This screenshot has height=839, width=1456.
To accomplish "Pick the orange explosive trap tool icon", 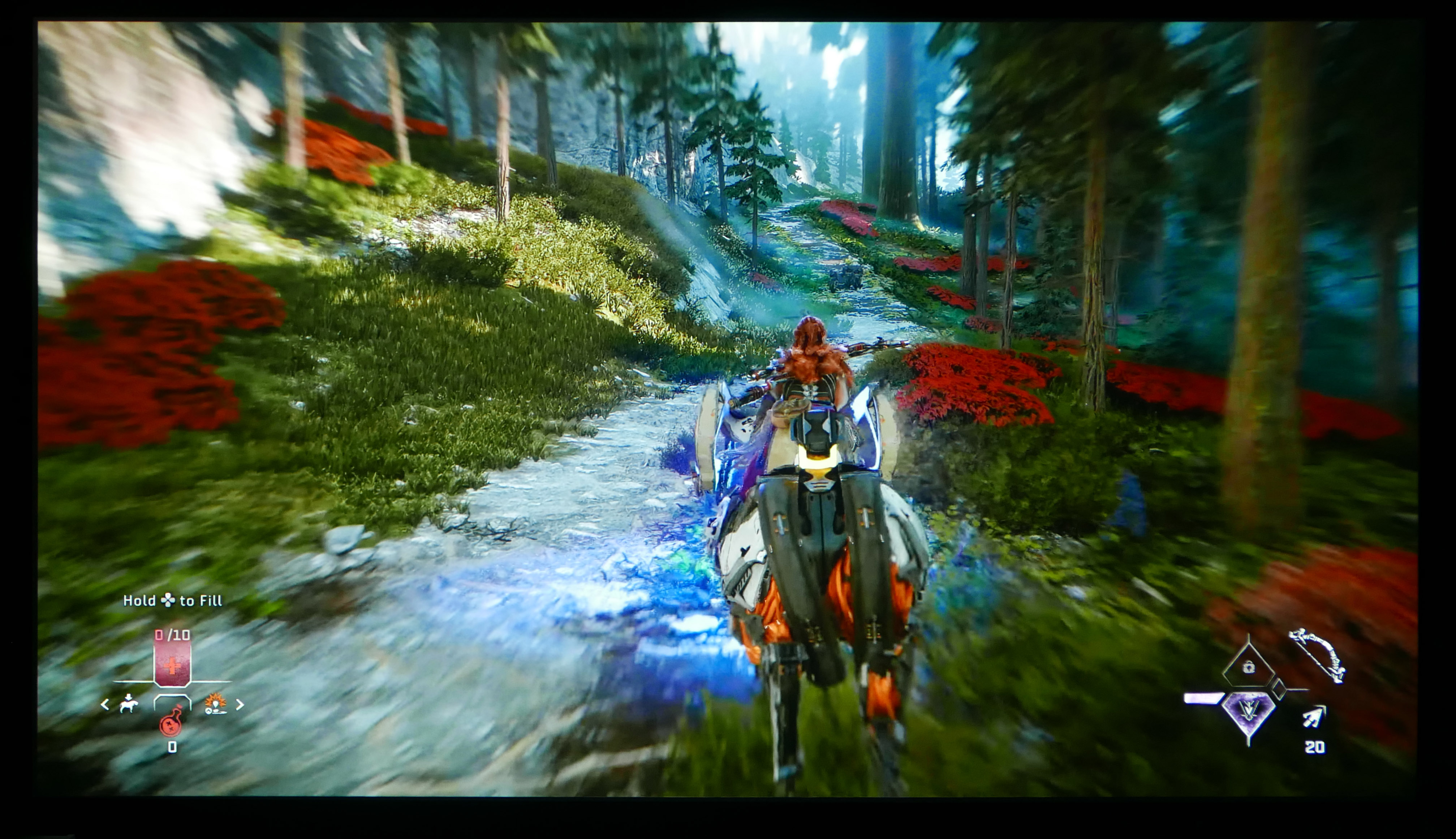I will pos(215,704).
